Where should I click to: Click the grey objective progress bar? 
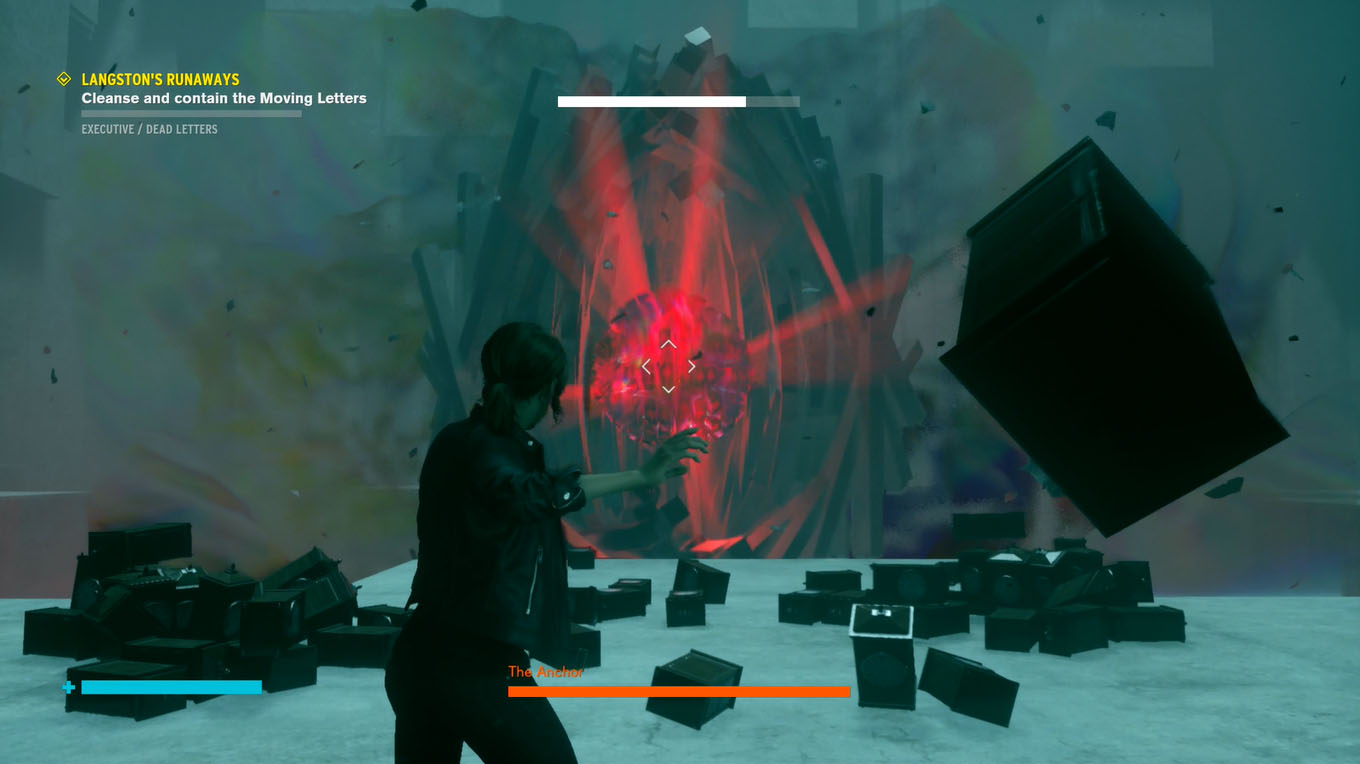pos(190,113)
